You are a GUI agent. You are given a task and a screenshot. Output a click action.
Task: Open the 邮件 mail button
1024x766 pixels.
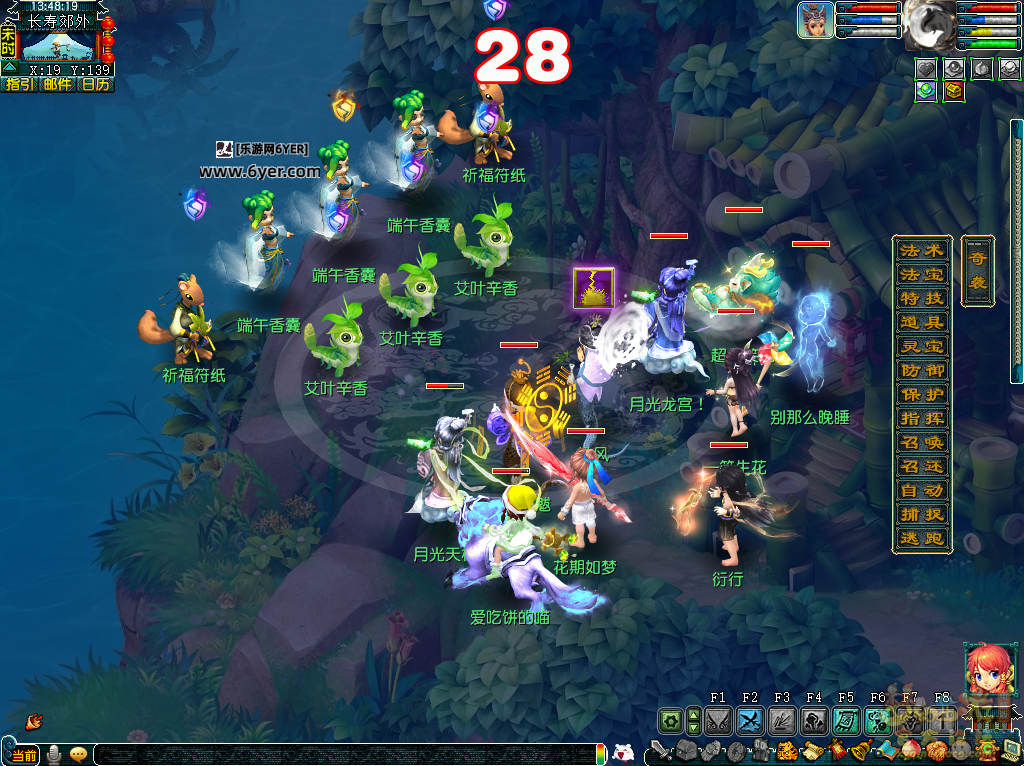[x=57, y=85]
